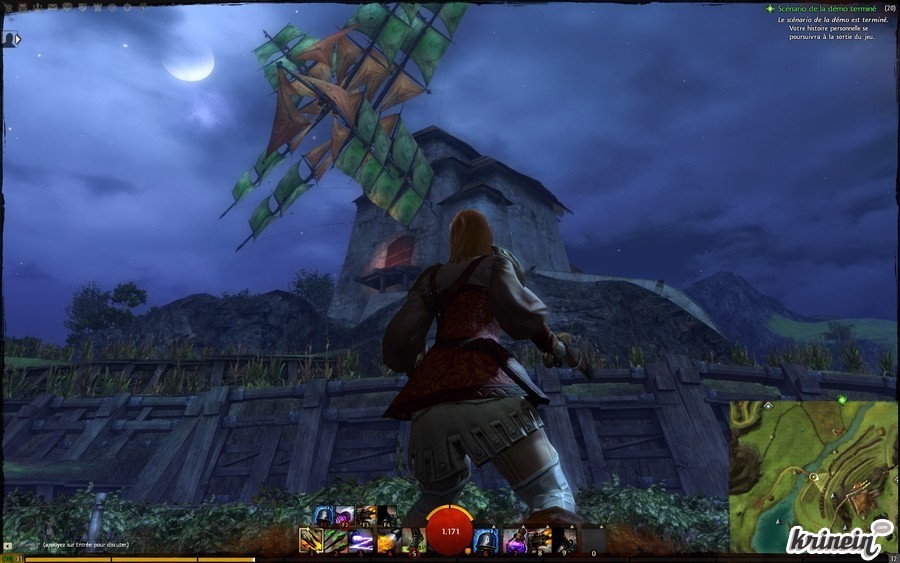Throw the purple elixir skill in slot 7
Viewport: 900px width, 563px height.
click(514, 541)
